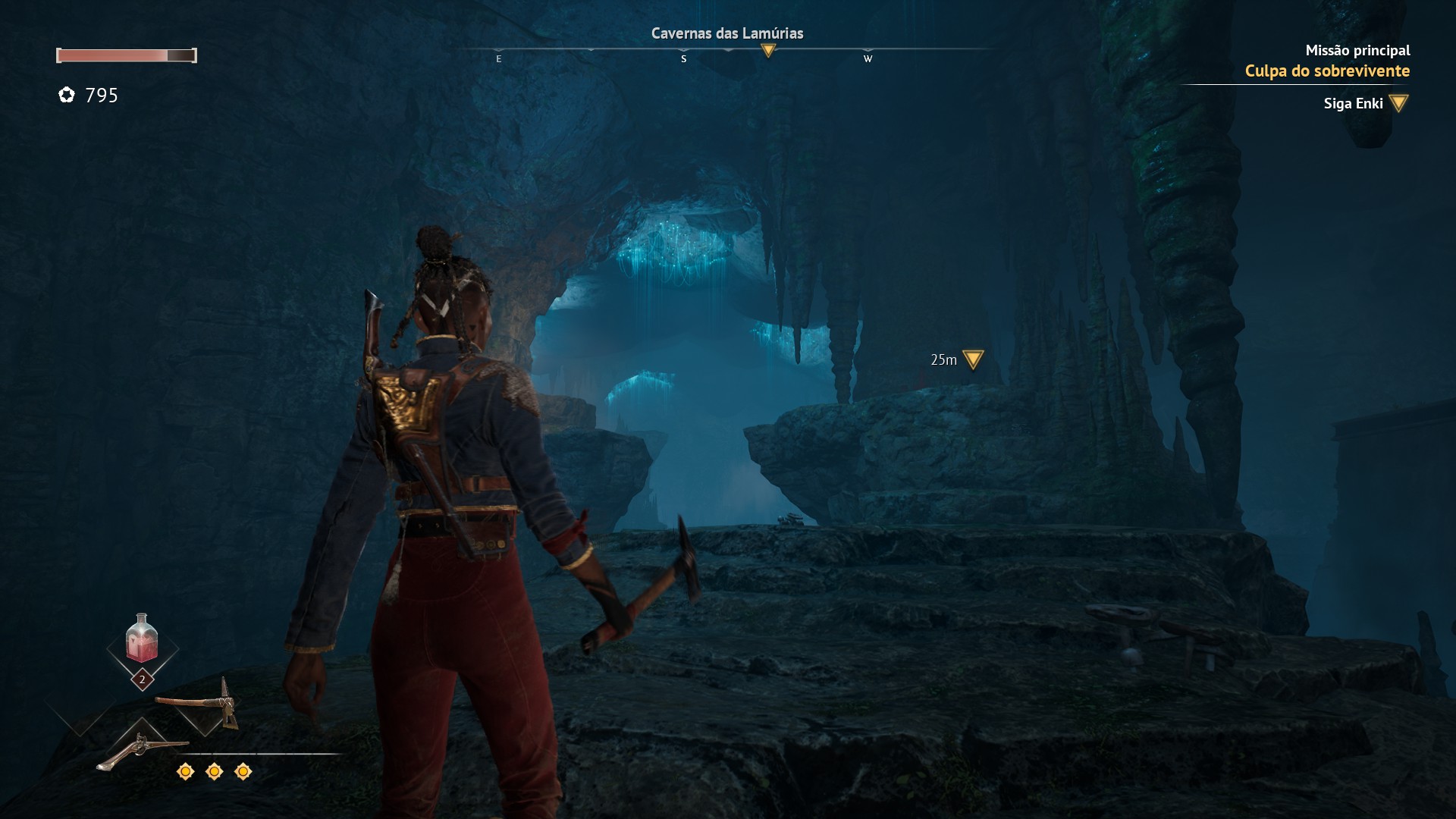Click the 25m waypoint marker
This screenshot has width=1456, height=819.
coord(972,359)
